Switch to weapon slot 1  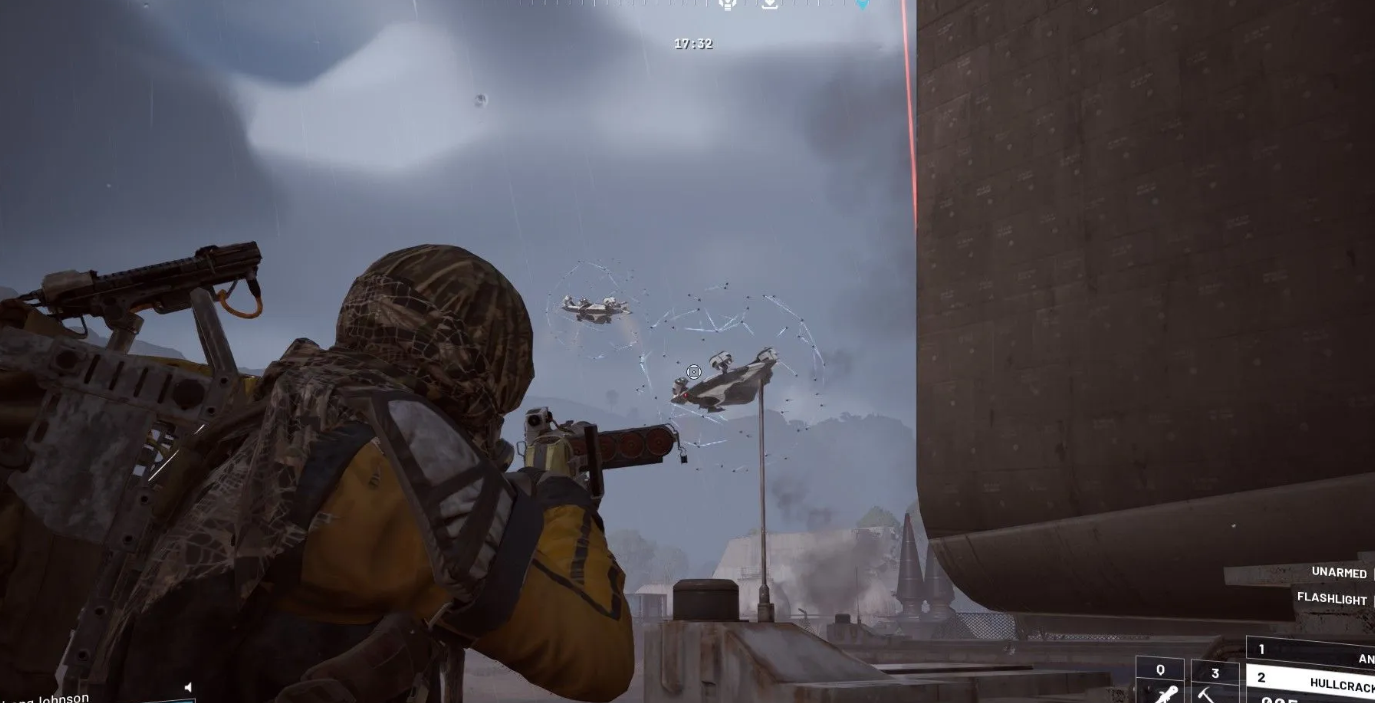(x=1312, y=653)
